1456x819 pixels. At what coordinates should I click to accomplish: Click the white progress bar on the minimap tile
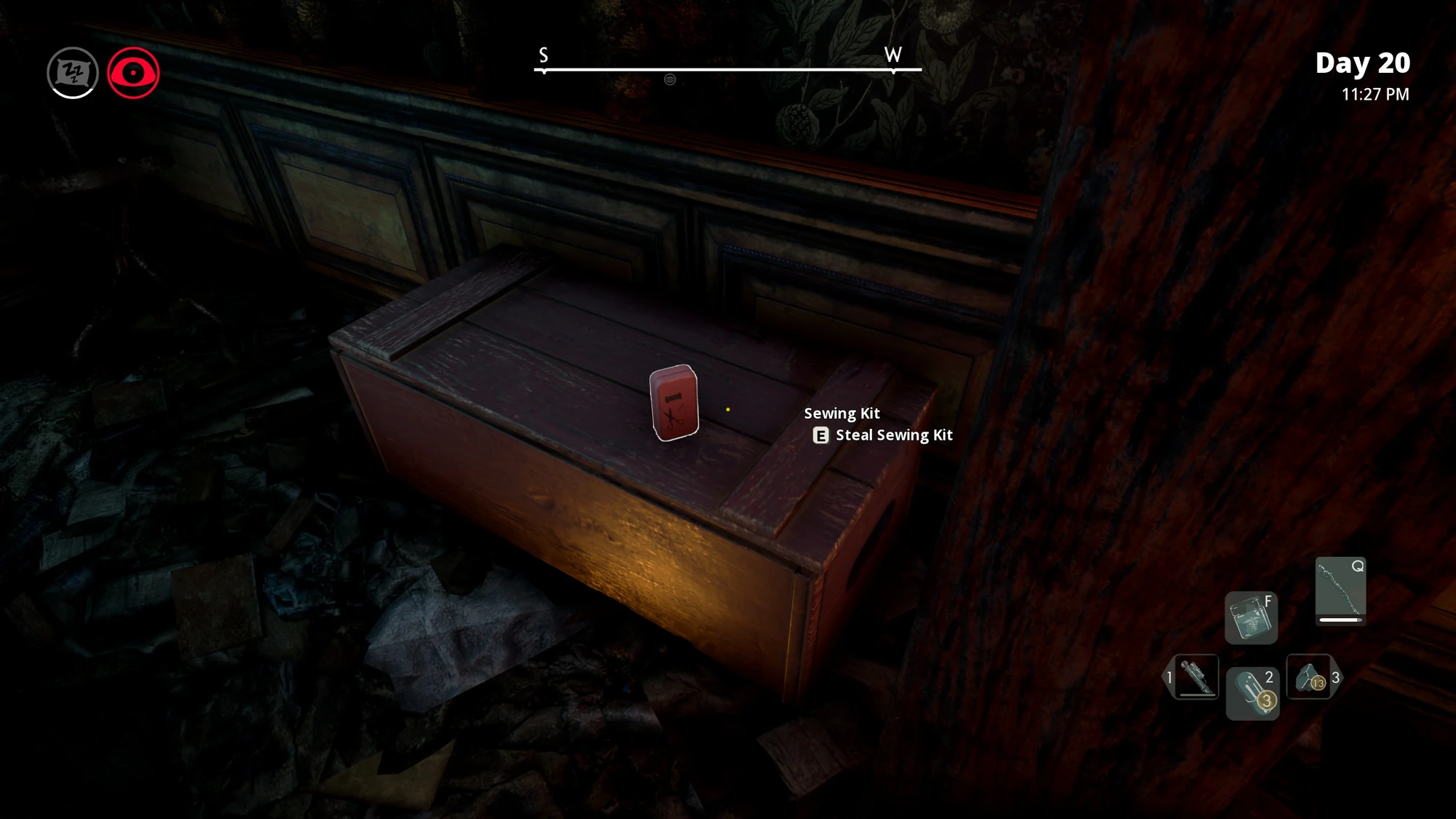1342,621
